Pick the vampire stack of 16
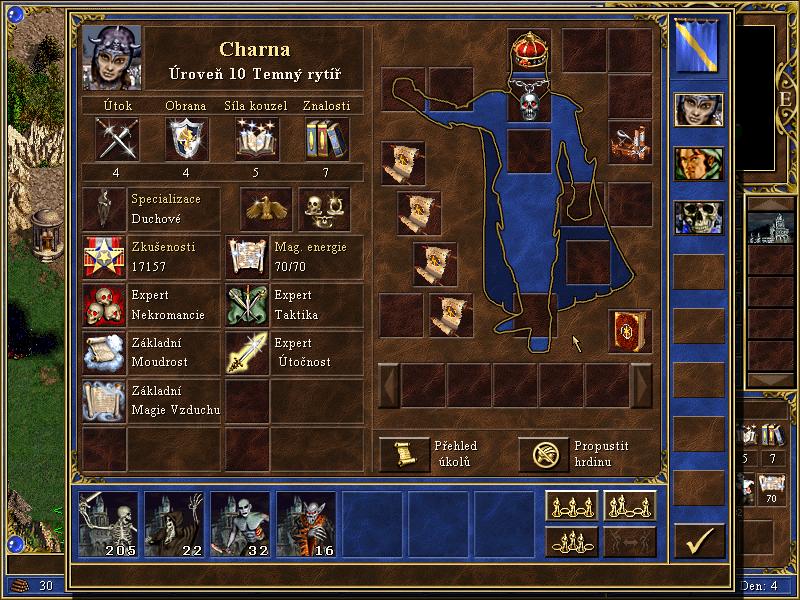The width and height of the screenshot is (800, 600). 307,524
